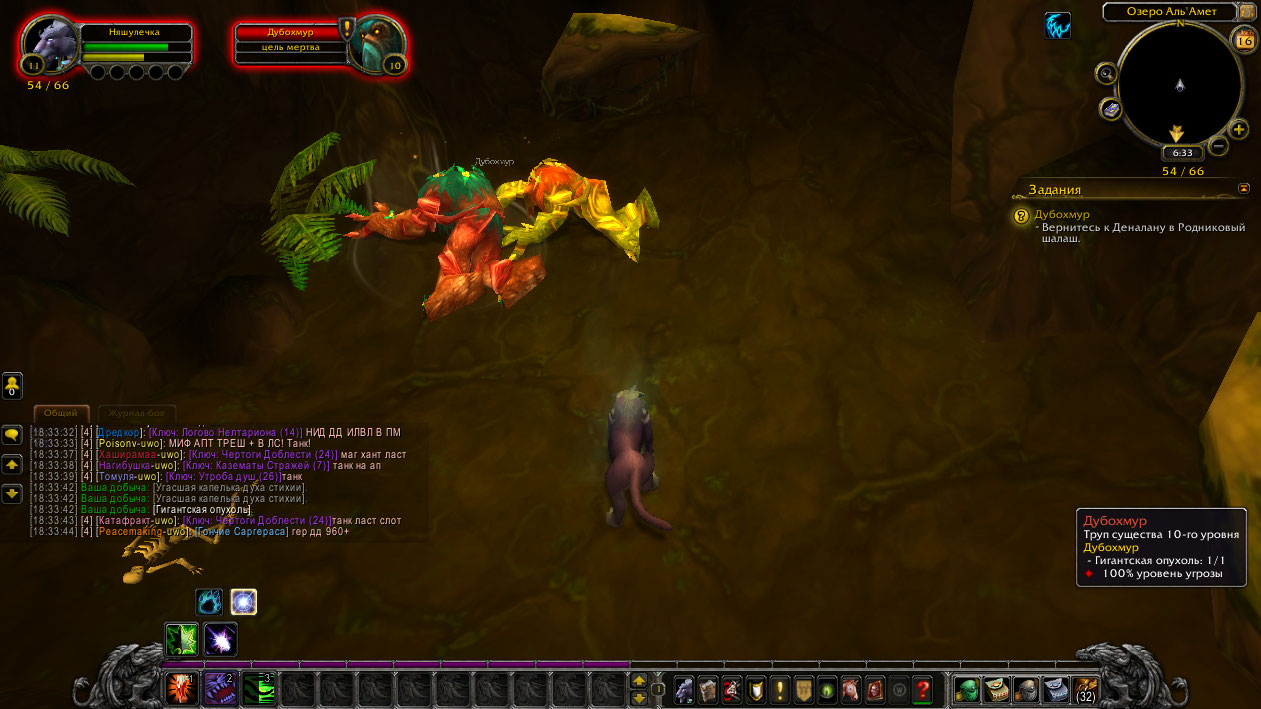Collapse the Задания quest tracker
The image size is (1261, 709).
(1244, 188)
